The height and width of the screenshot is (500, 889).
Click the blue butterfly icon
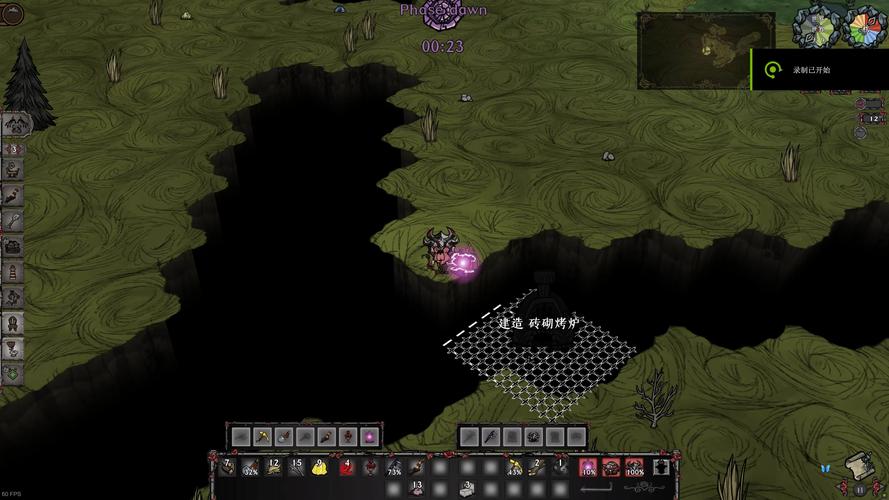pyautogui.click(x=825, y=469)
